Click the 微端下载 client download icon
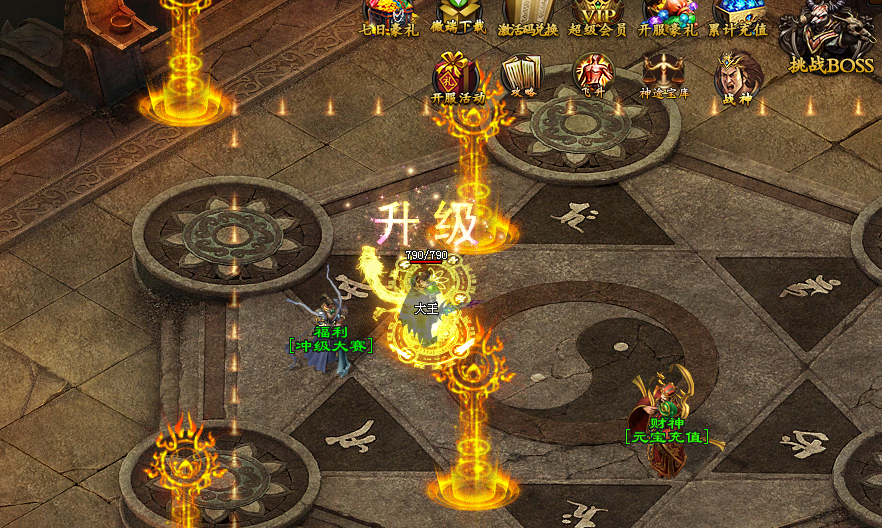The width and height of the screenshot is (882, 528). (x=458, y=16)
